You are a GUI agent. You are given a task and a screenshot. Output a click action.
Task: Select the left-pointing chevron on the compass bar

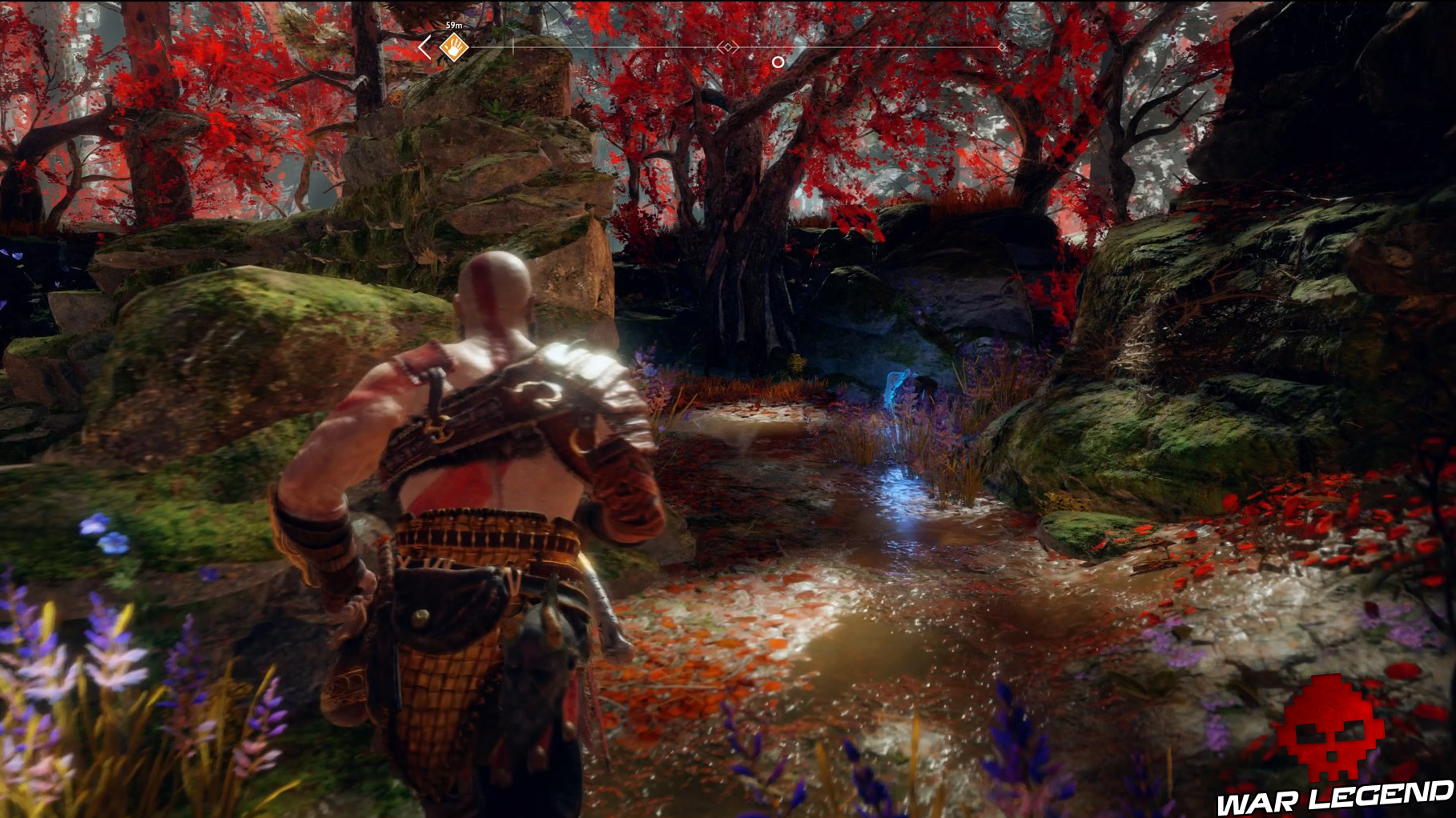click(x=423, y=46)
